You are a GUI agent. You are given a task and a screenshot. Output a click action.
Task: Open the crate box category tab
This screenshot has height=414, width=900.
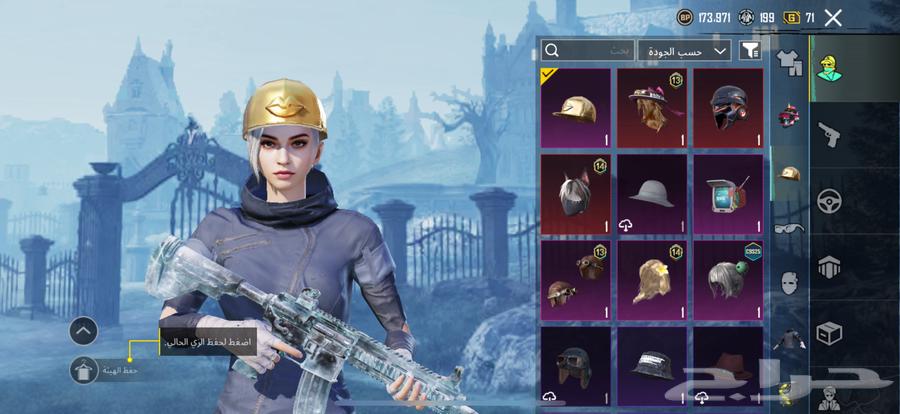829,332
